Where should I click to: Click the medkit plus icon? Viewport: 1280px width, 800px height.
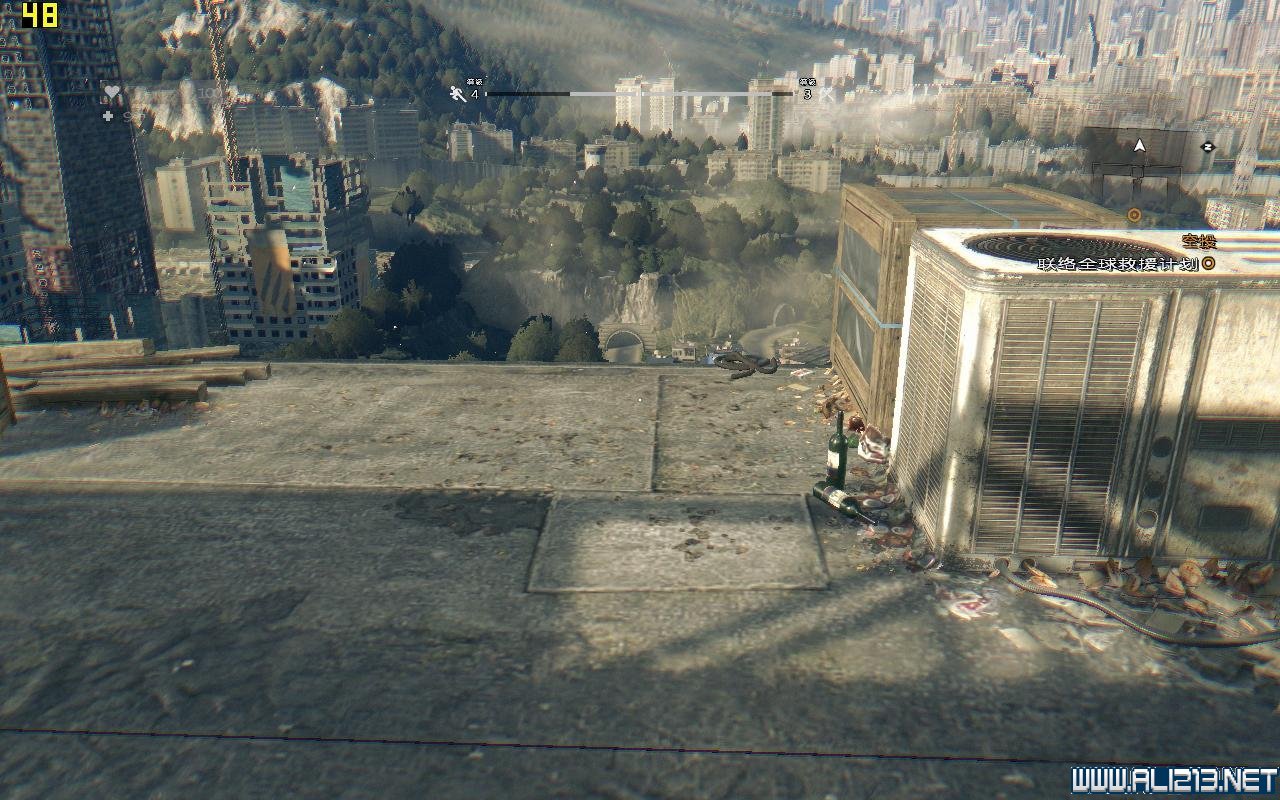click(x=109, y=116)
